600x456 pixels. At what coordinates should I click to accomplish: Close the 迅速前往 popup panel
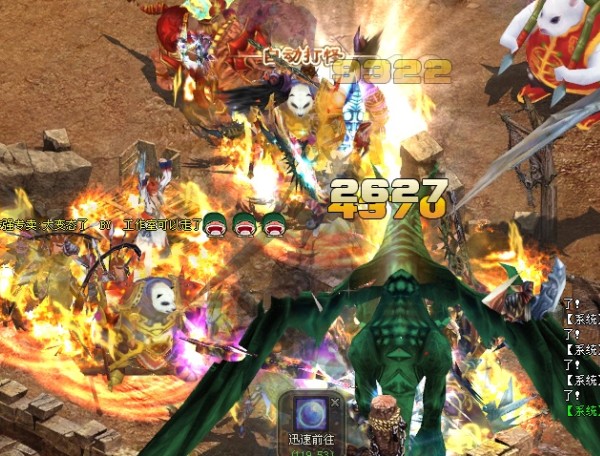click(335, 401)
